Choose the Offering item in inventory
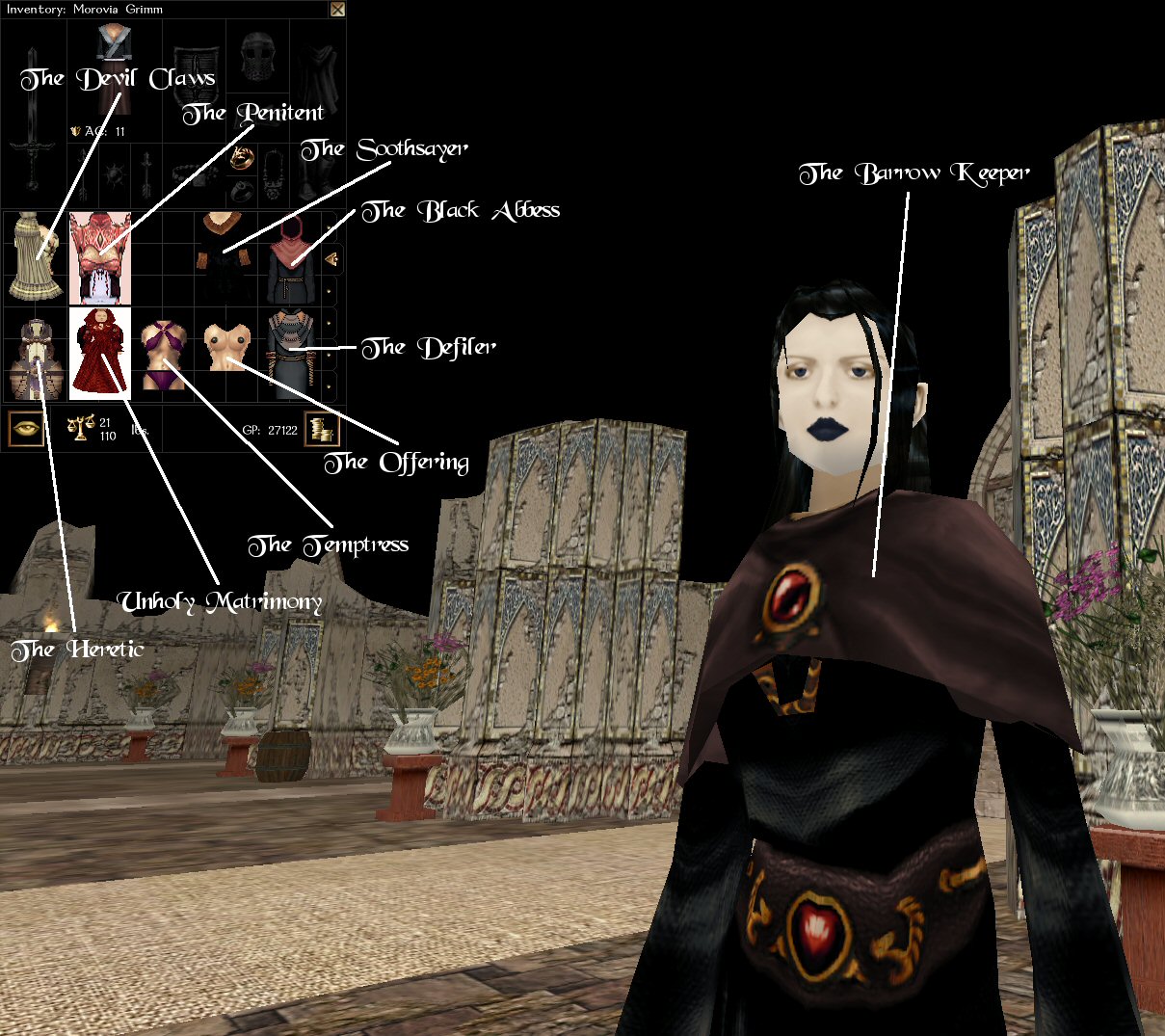The height and width of the screenshot is (1036, 1165). [x=226, y=349]
